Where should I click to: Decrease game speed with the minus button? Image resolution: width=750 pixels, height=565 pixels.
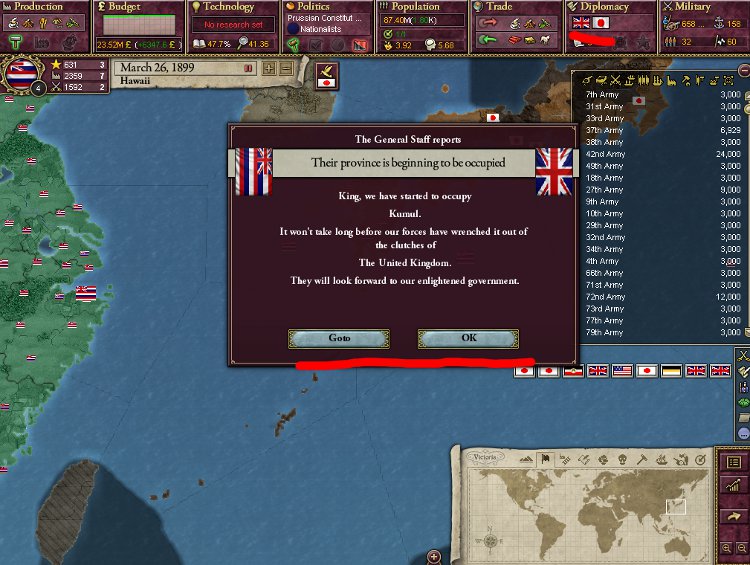point(286,68)
